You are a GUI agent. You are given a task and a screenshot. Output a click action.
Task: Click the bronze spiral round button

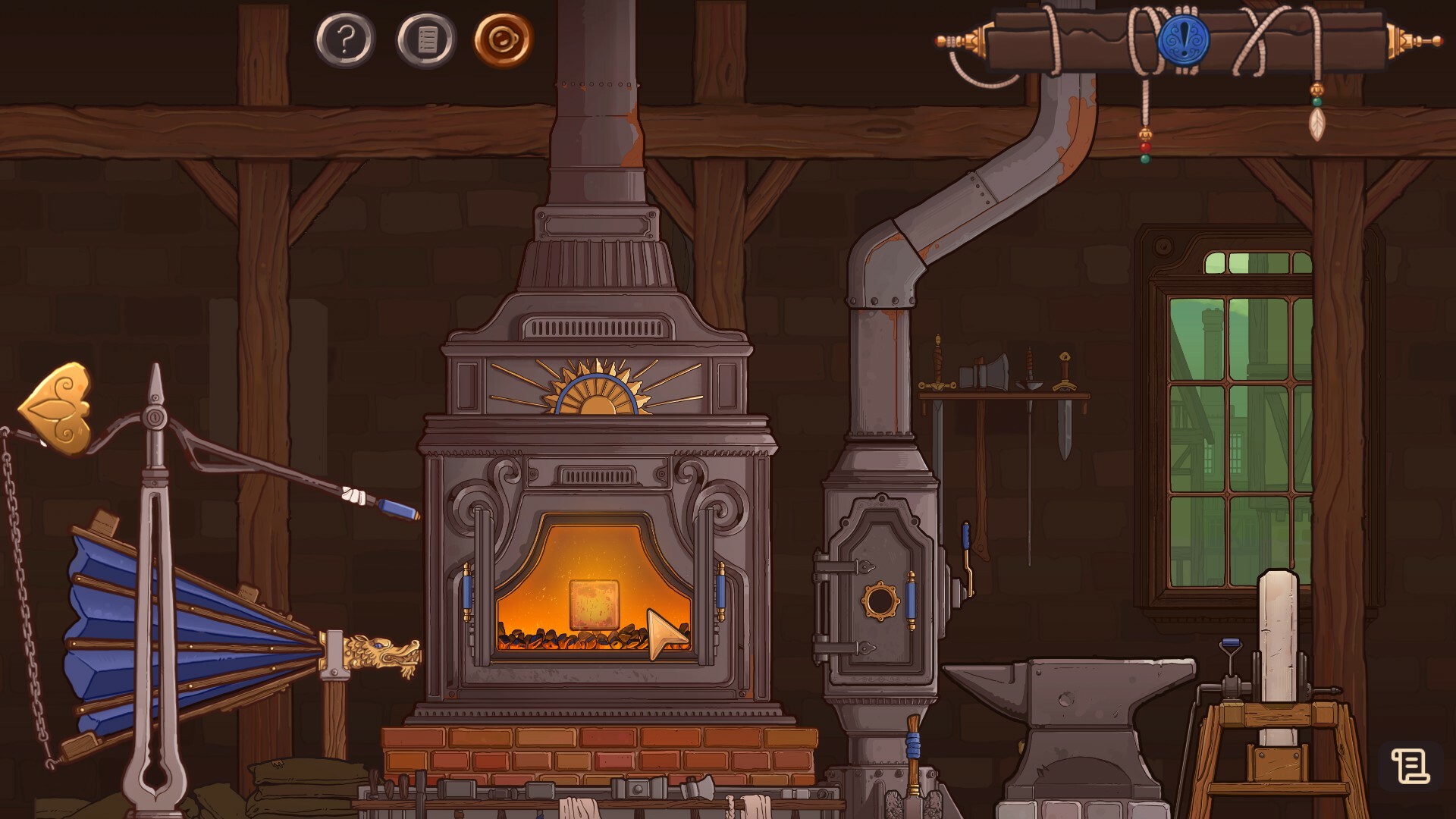504,39
